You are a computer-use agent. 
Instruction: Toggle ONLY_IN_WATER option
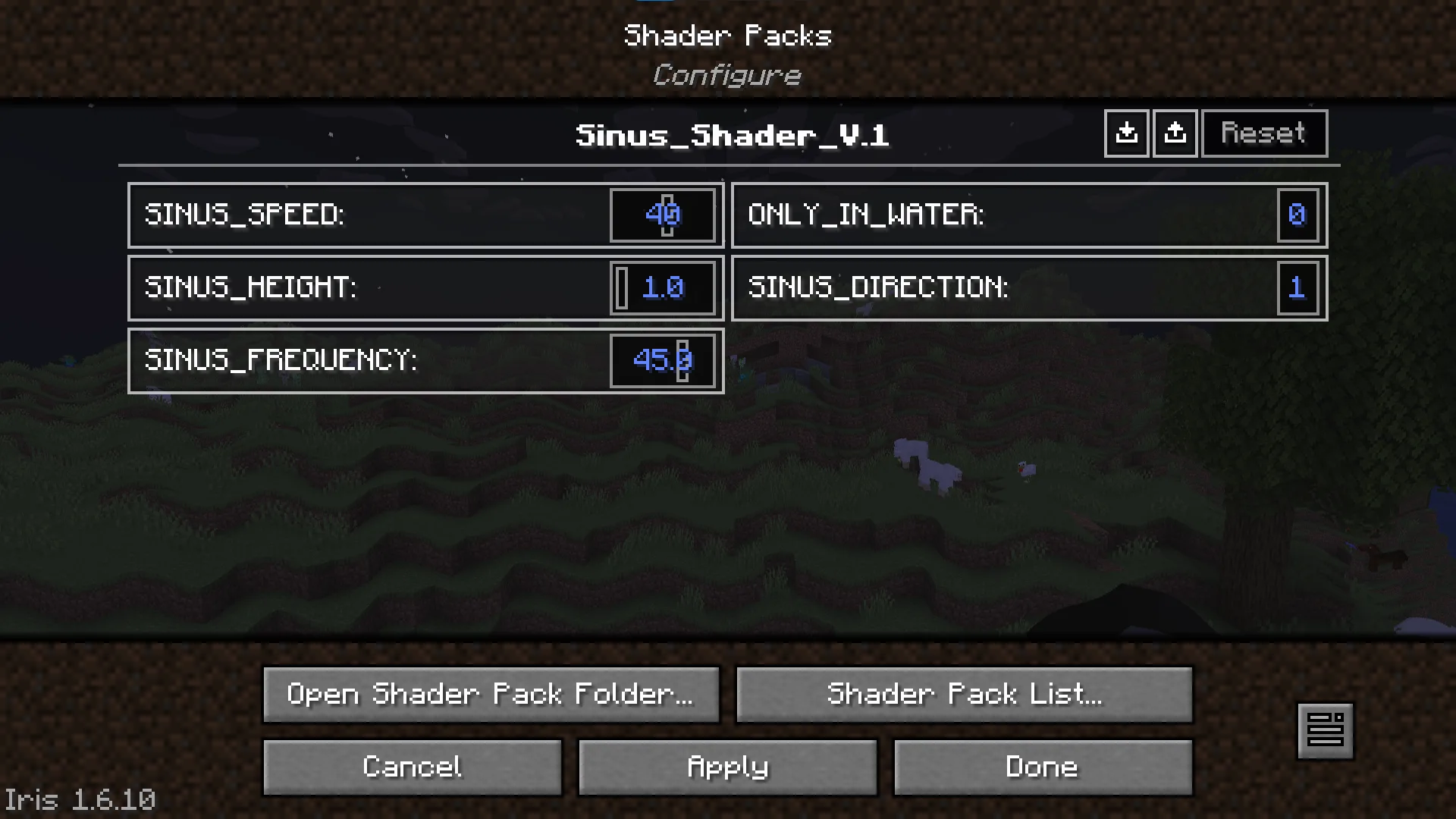[1028, 215]
